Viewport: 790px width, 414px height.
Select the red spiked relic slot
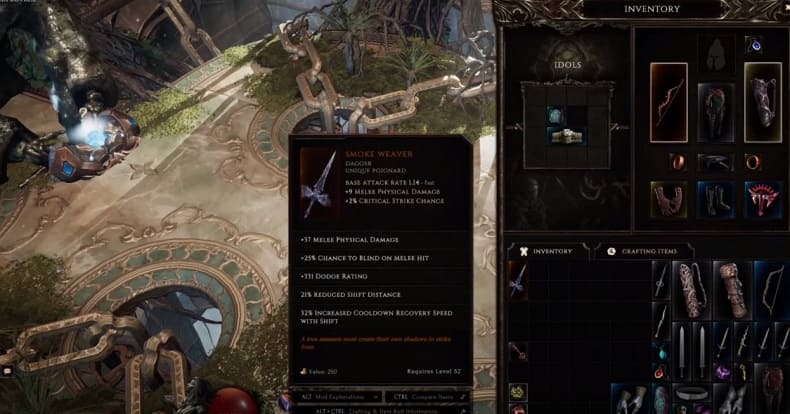(762, 198)
